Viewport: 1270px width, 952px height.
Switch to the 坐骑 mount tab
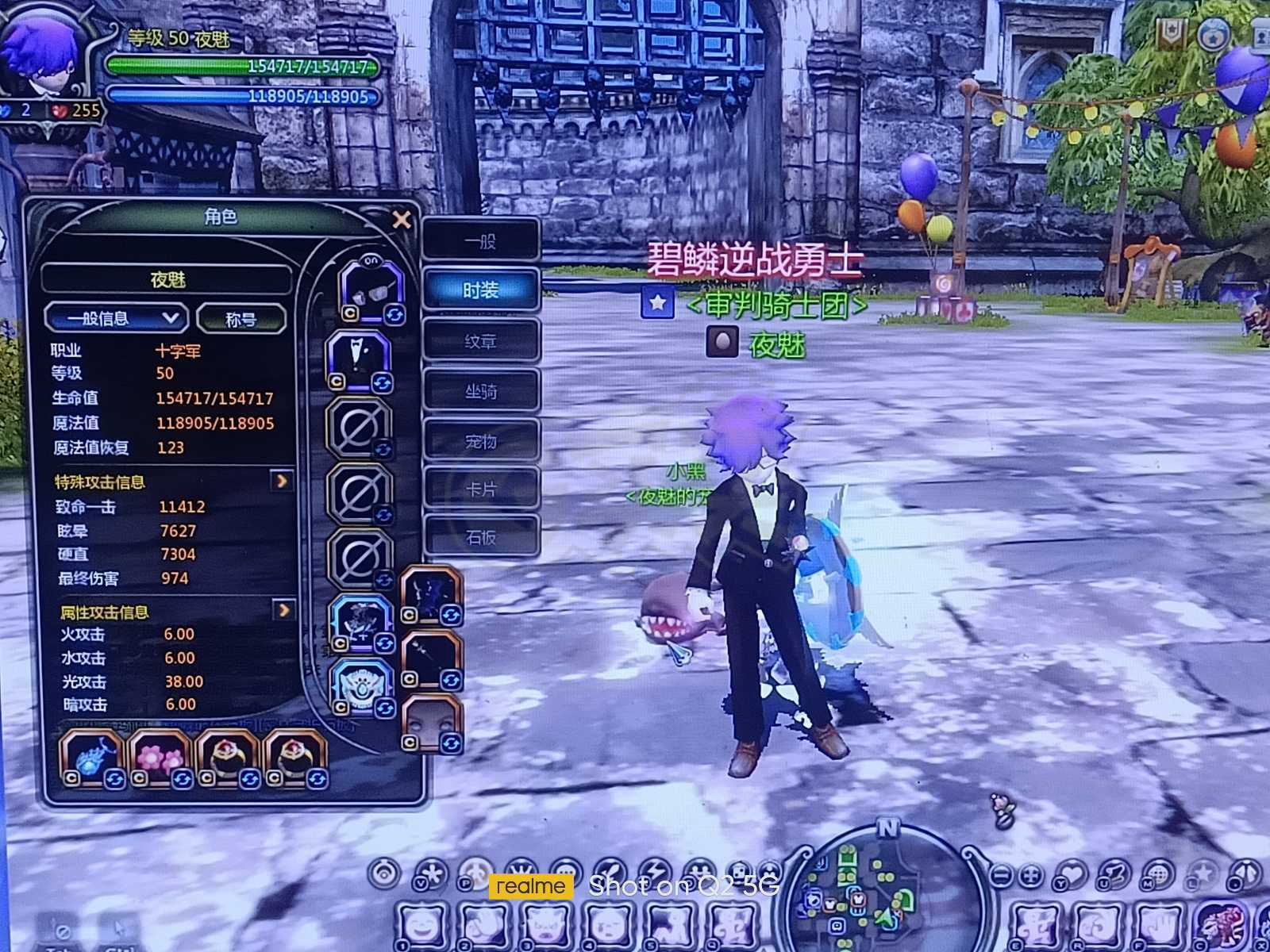pos(481,391)
